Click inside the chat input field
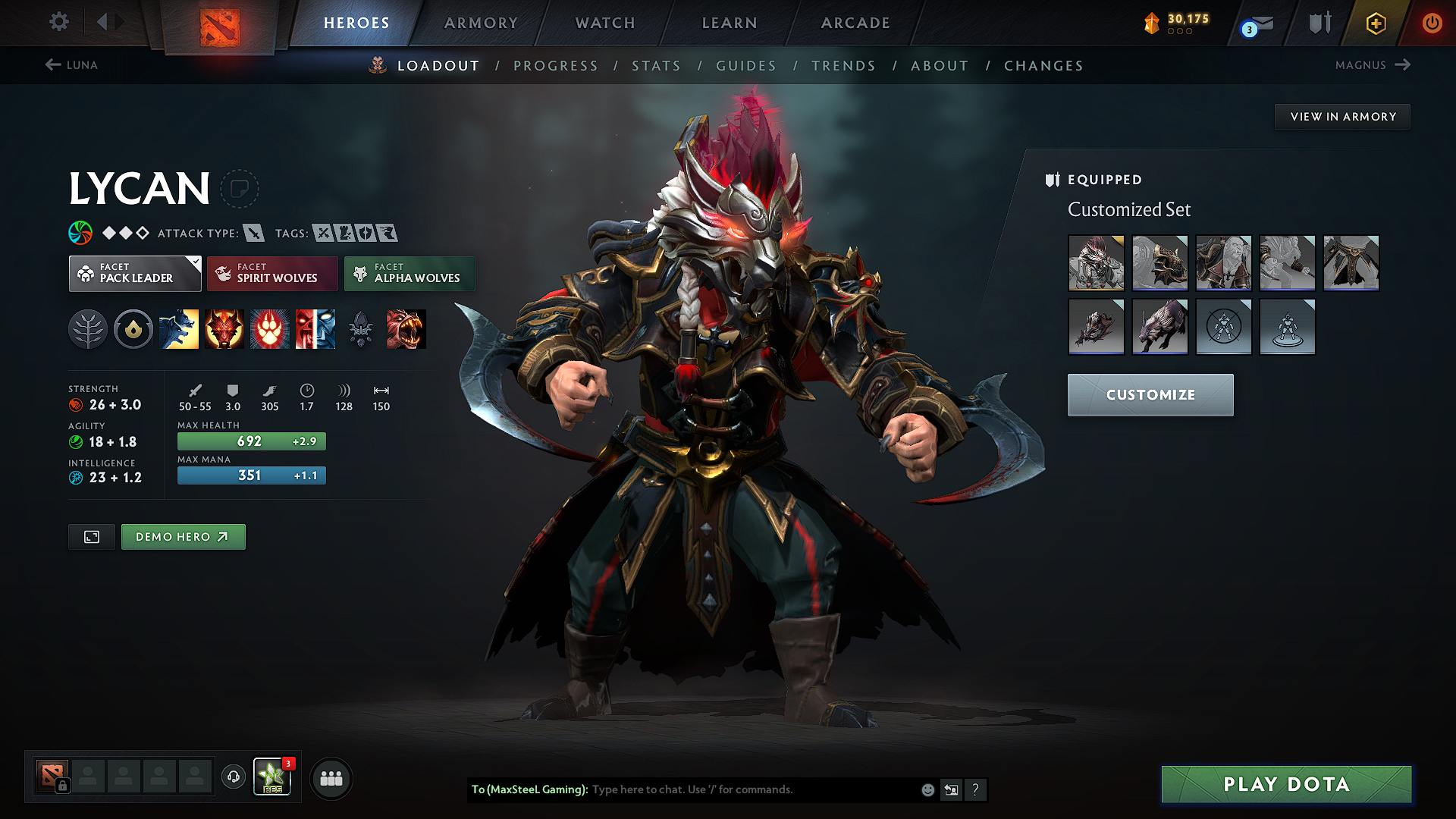 tap(720, 789)
